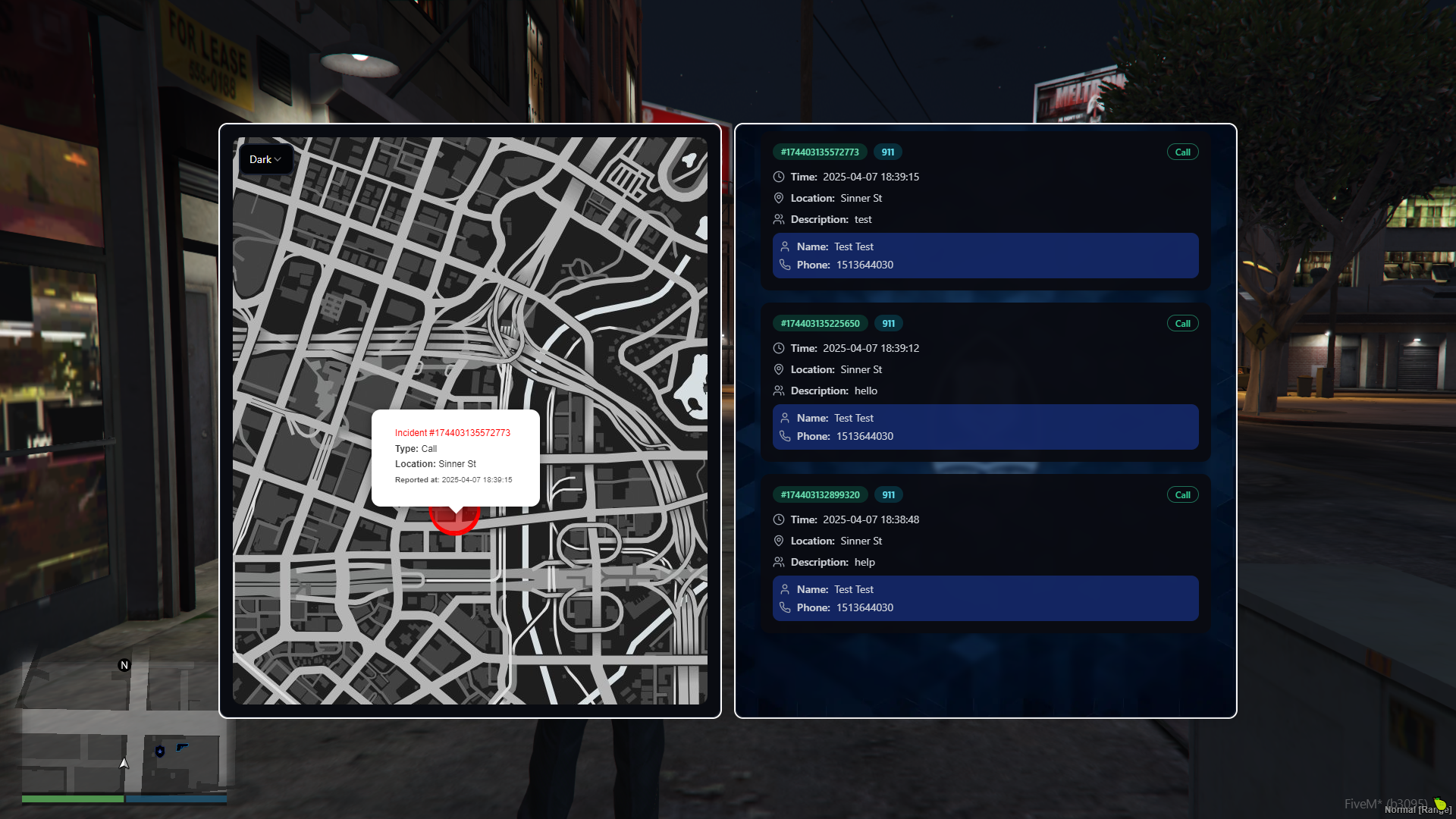This screenshot has height=819, width=1456.
Task: Click the phone icon beside 1513644030 in the bottom card
Action: pyautogui.click(x=785, y=607)
